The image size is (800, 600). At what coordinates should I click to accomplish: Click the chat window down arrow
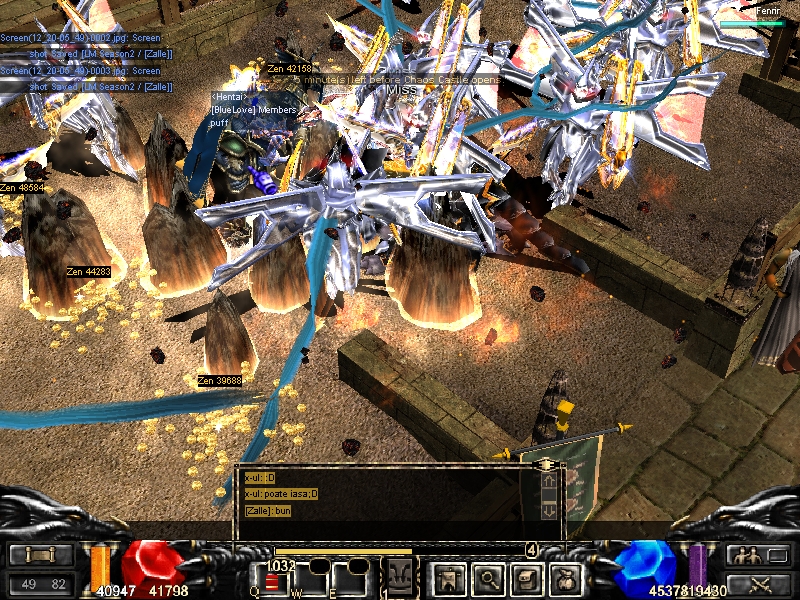(x=548, y=510)
